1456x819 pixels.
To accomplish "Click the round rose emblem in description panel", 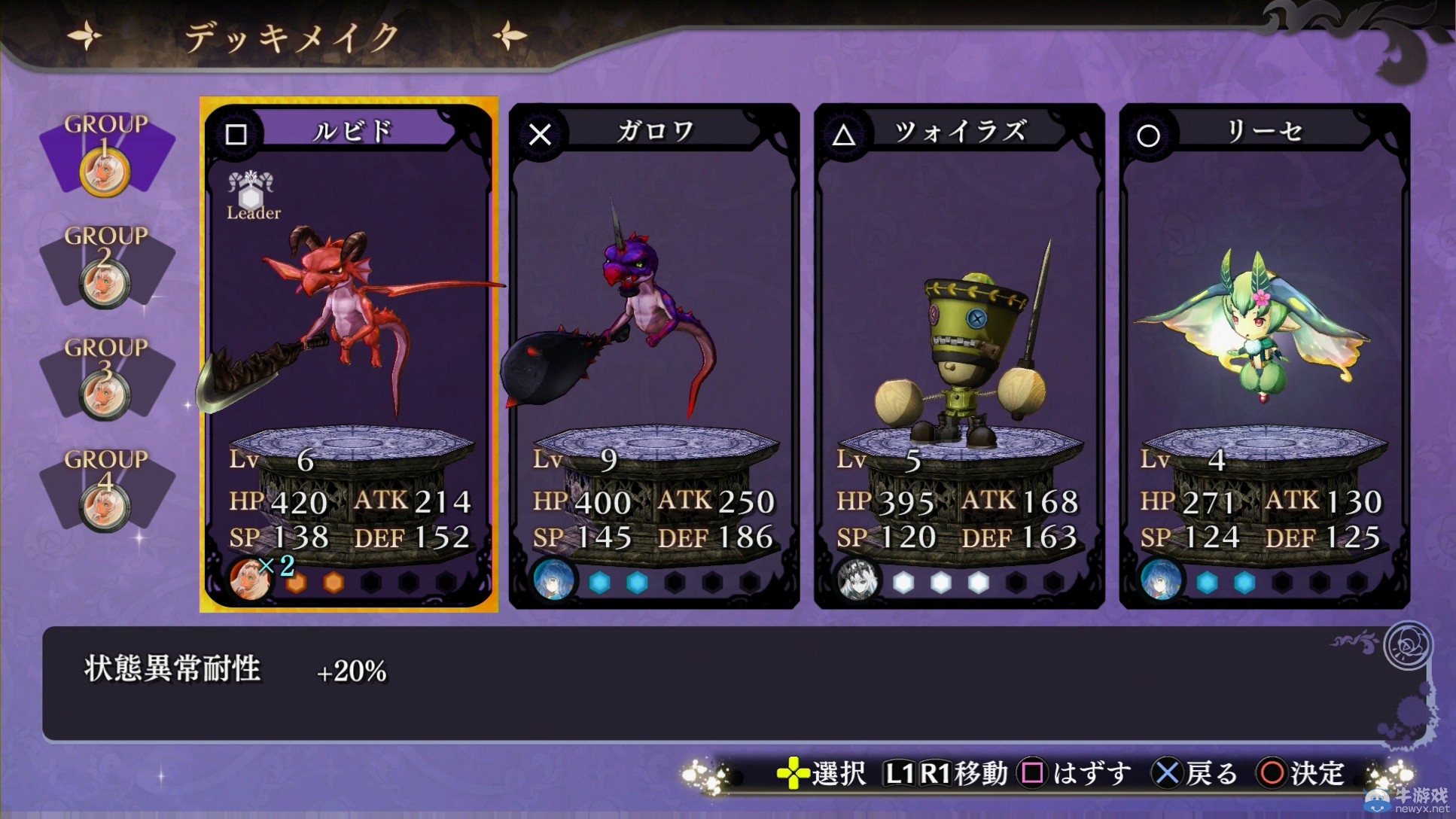I will point(1407,645).
